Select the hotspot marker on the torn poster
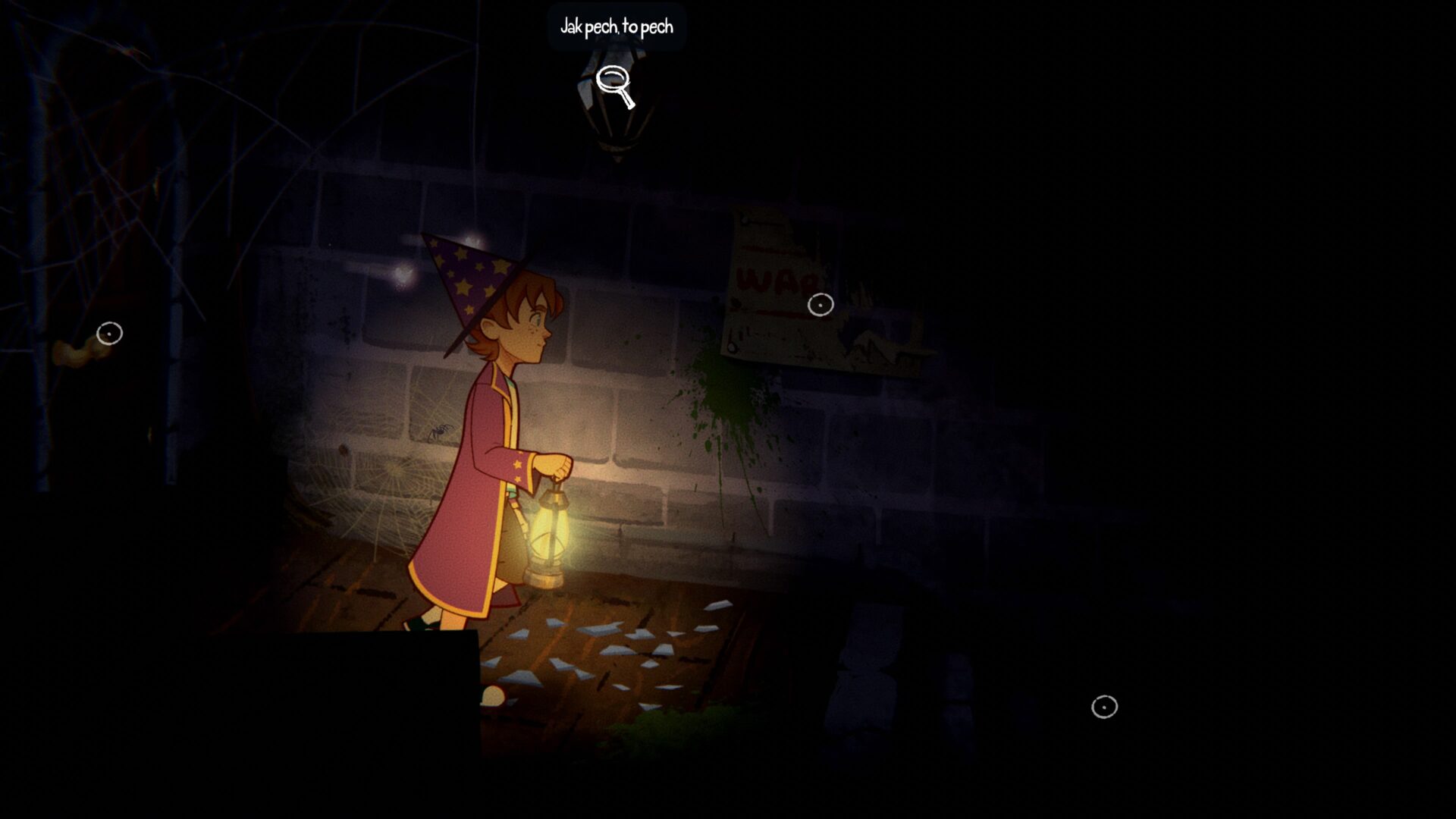Viewport: 1456px width, 819px height. coord(821,305)
